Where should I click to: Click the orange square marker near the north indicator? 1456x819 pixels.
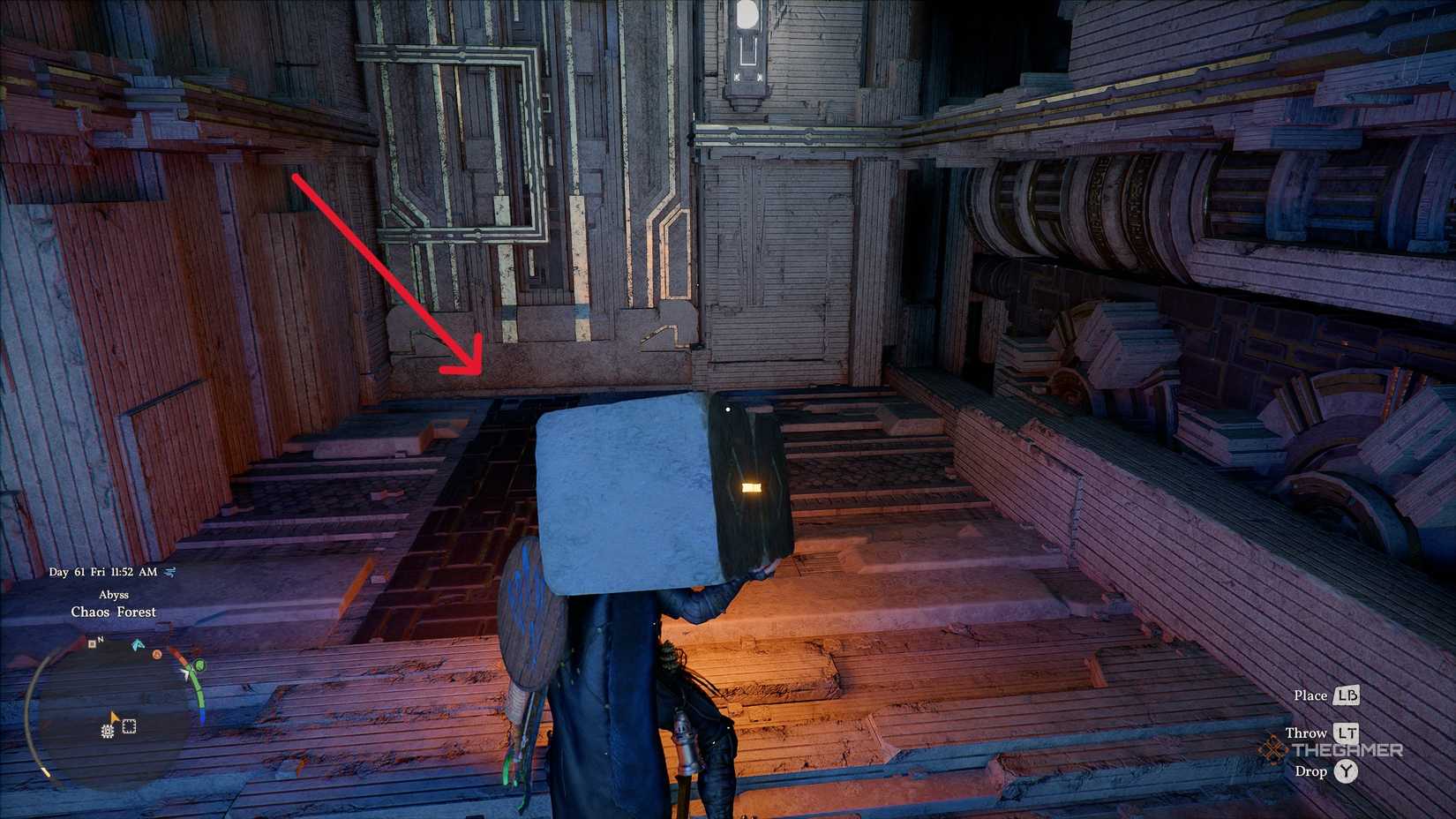pos(92,644)
